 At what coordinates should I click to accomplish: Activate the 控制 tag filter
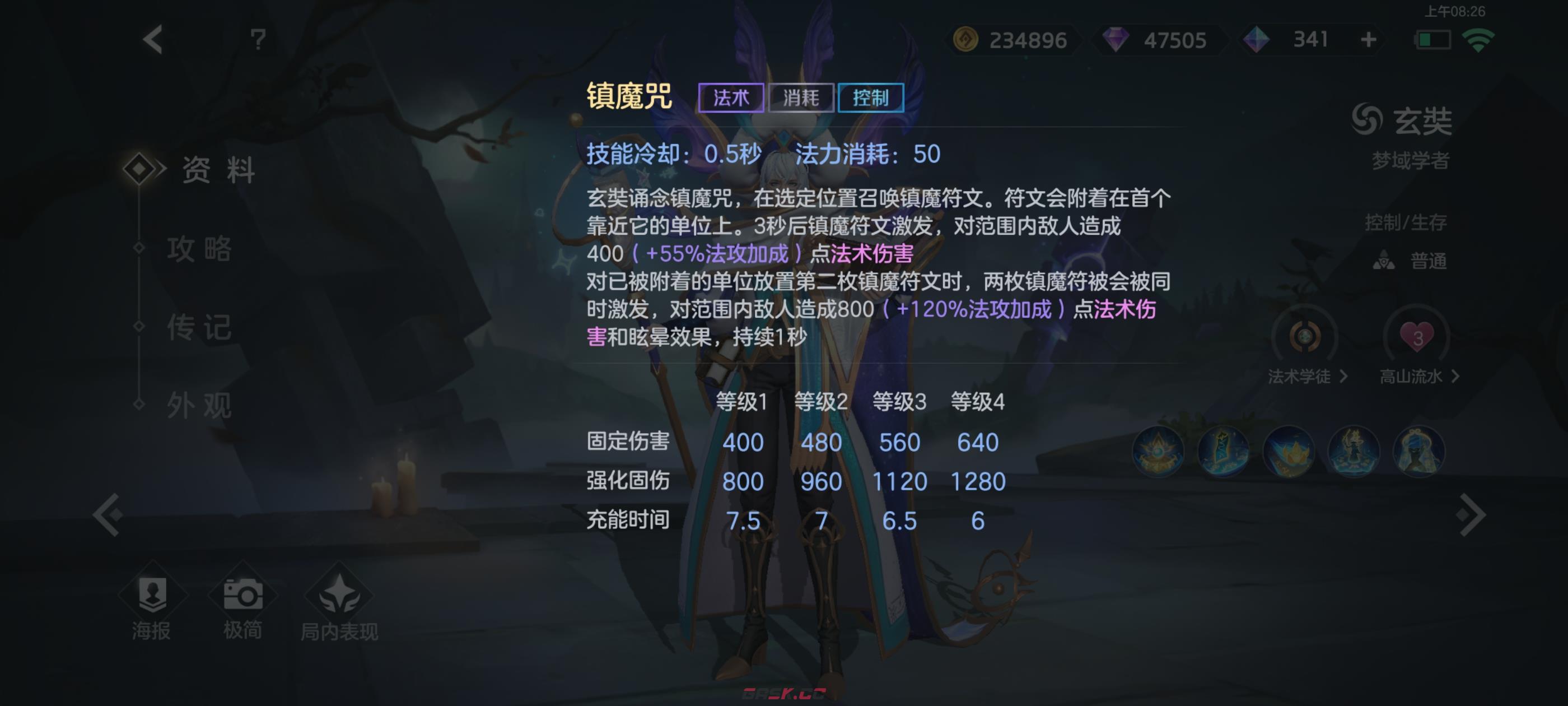(x=872, y=97)
